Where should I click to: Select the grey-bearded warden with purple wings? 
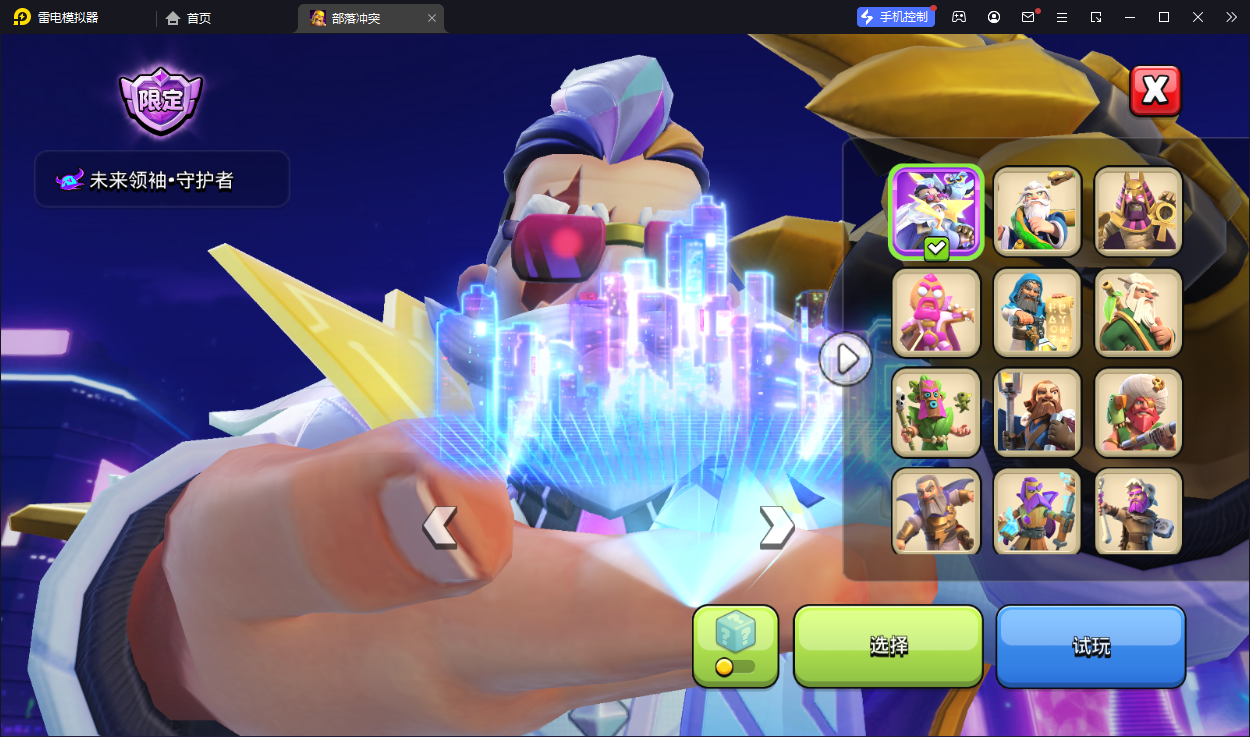tap(937, 511)
